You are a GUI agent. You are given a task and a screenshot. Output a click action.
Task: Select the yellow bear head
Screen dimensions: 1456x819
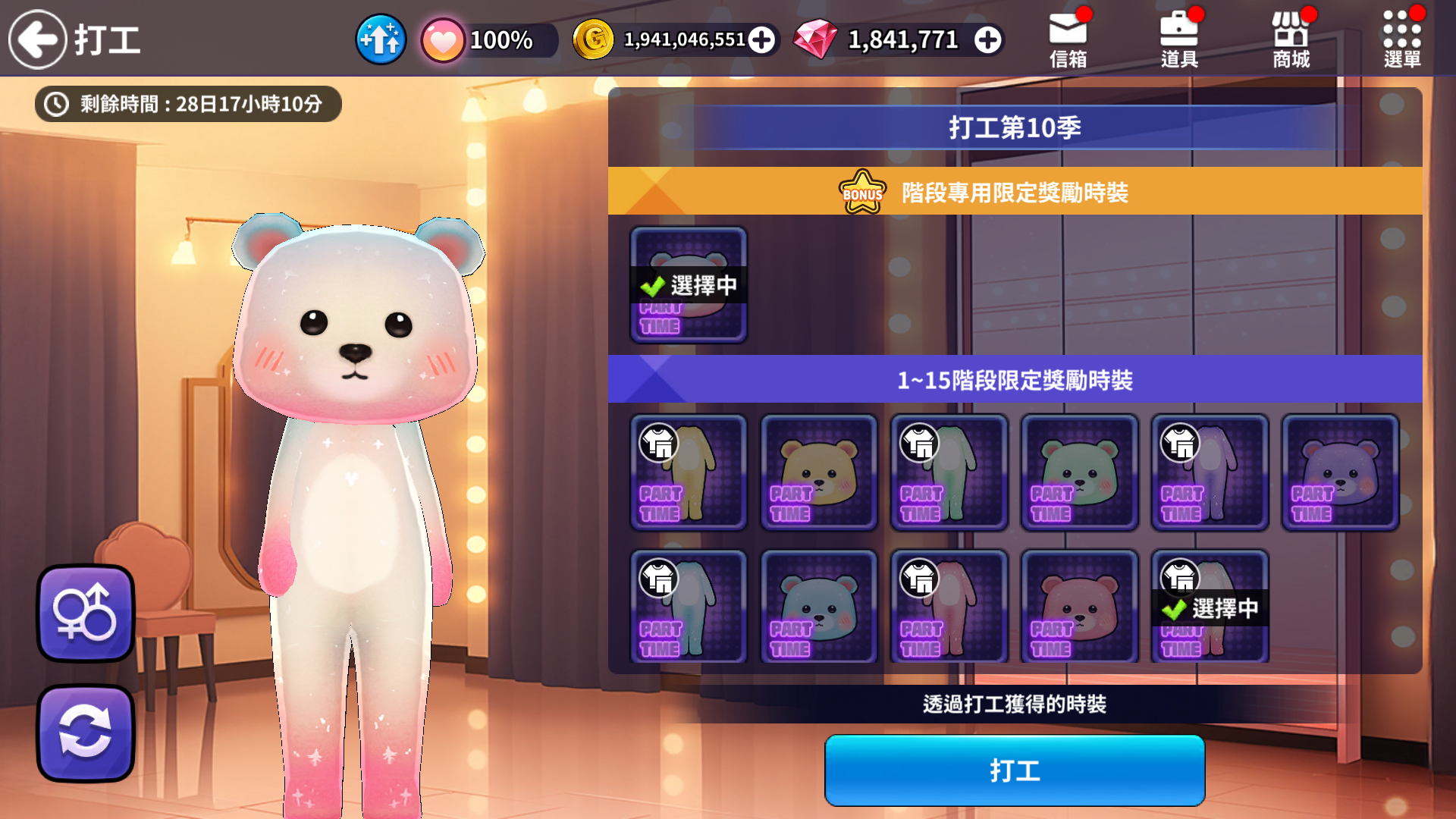coord(819,472)
